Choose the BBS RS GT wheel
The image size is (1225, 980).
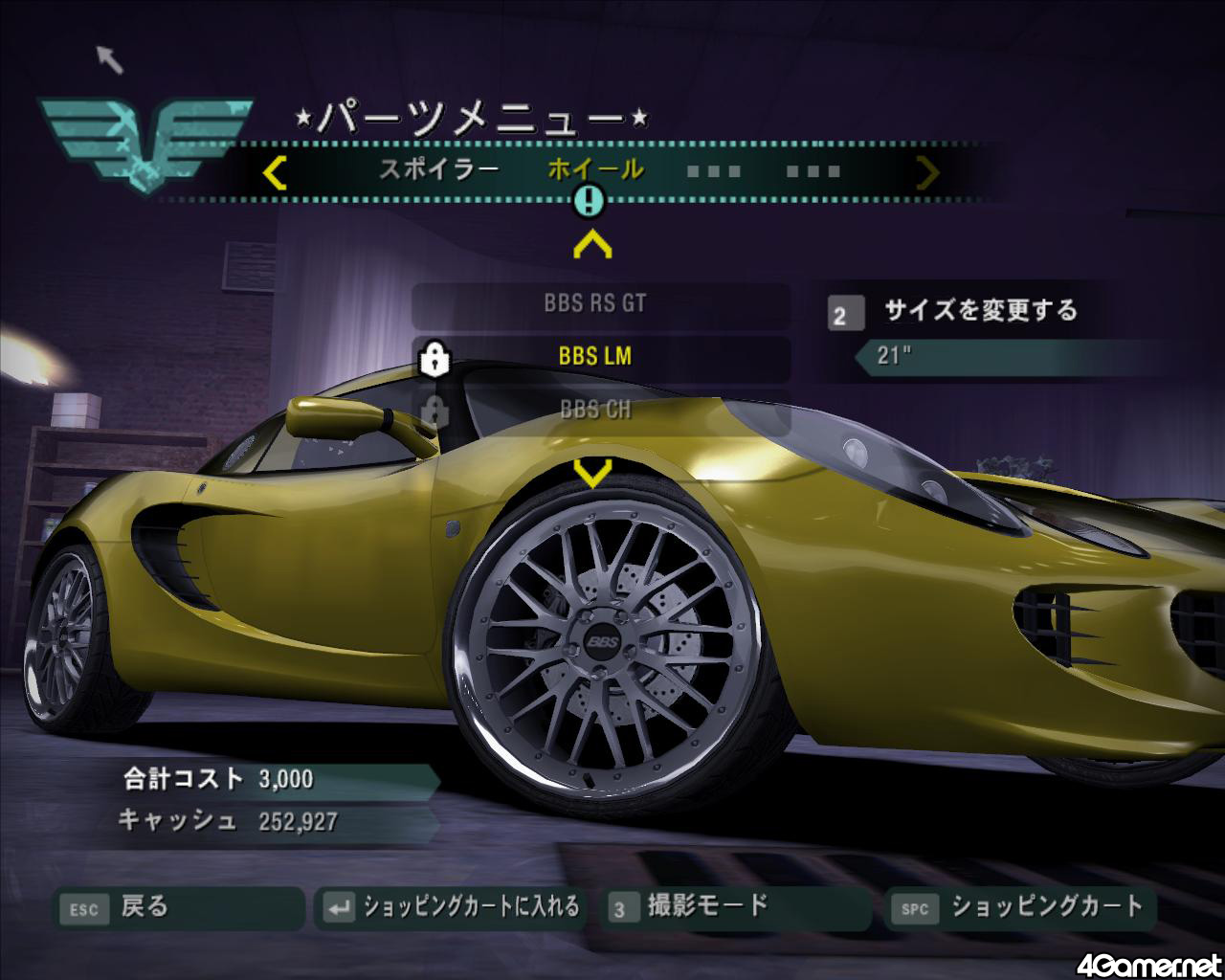click(595, 304)
